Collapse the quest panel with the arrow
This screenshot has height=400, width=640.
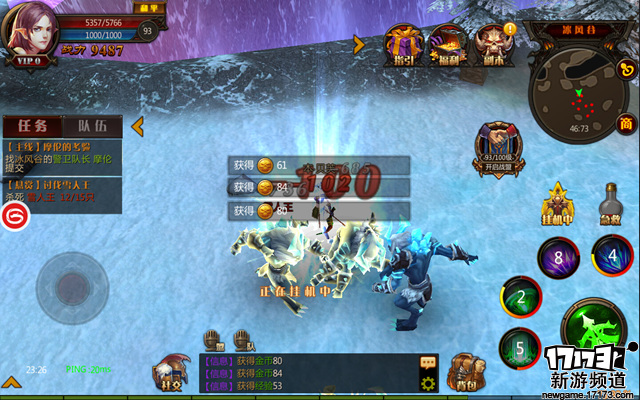click(x=138, y=127)
